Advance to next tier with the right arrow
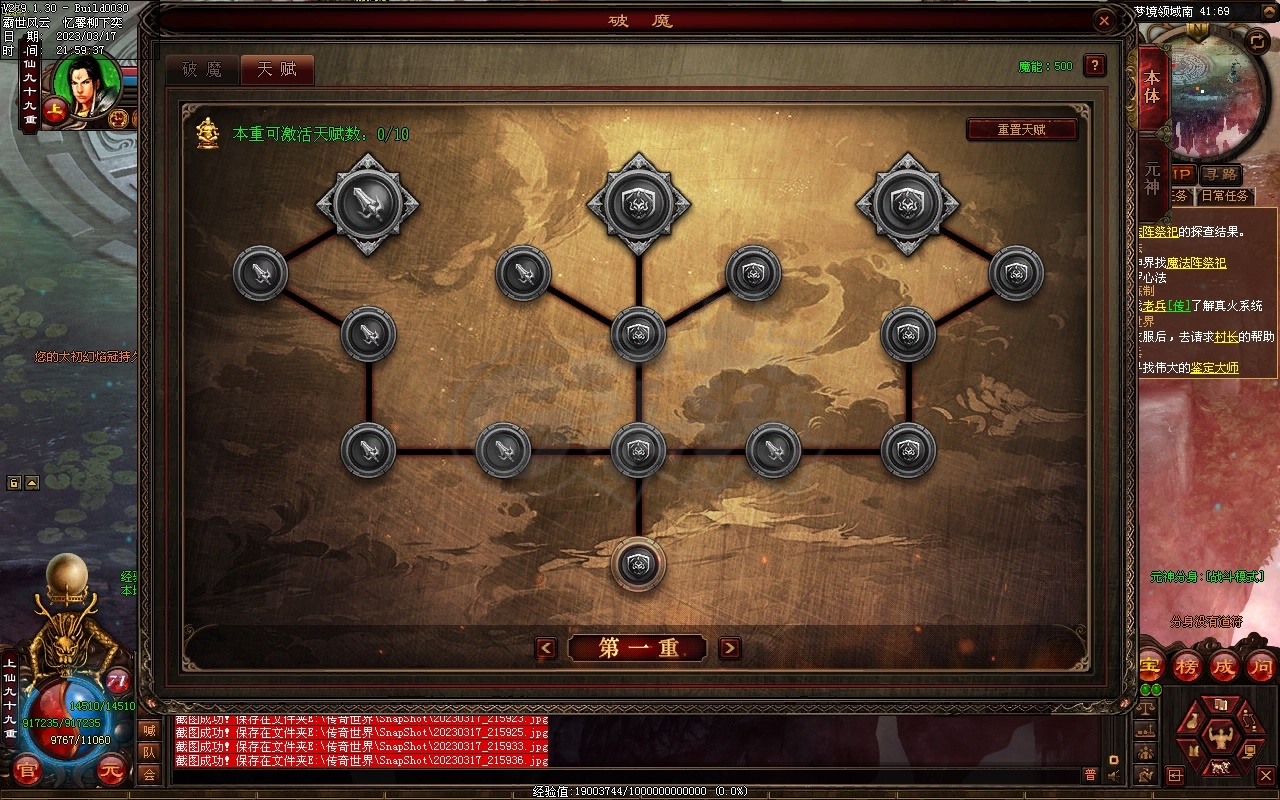 pos(731,649)
